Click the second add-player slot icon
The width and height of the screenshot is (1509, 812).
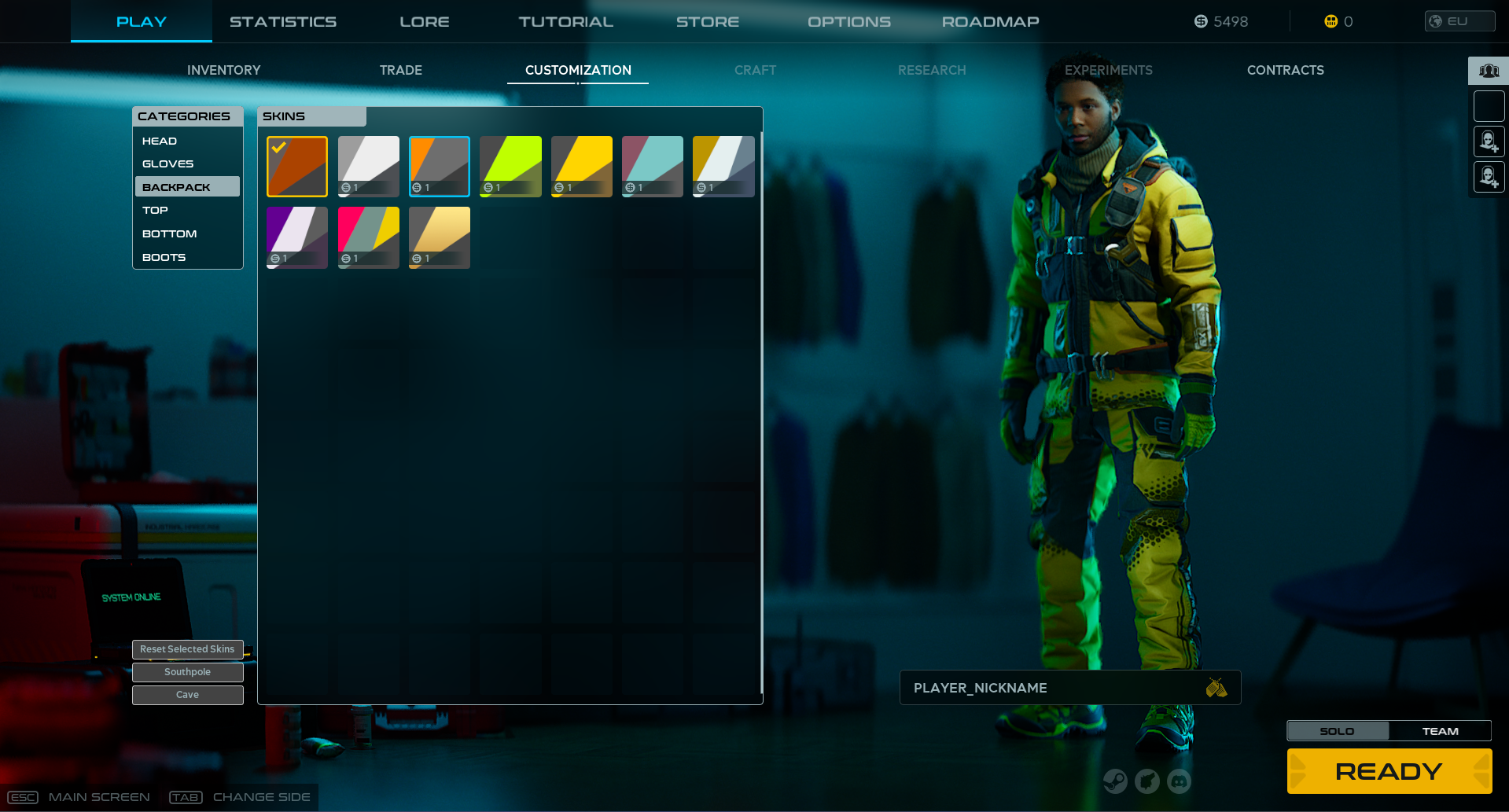[1489, 177]
